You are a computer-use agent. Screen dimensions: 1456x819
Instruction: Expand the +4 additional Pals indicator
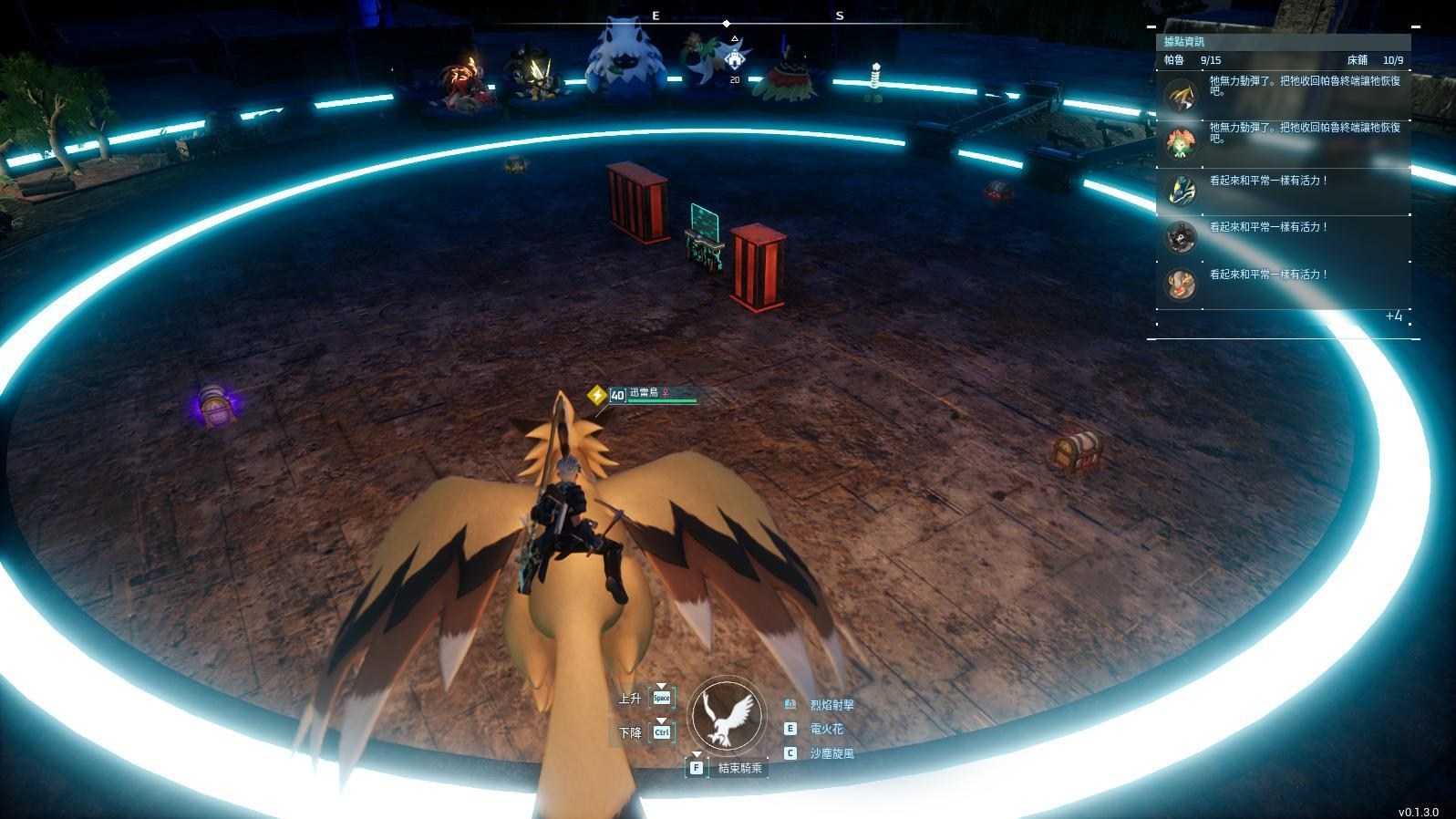point(1393,316)
